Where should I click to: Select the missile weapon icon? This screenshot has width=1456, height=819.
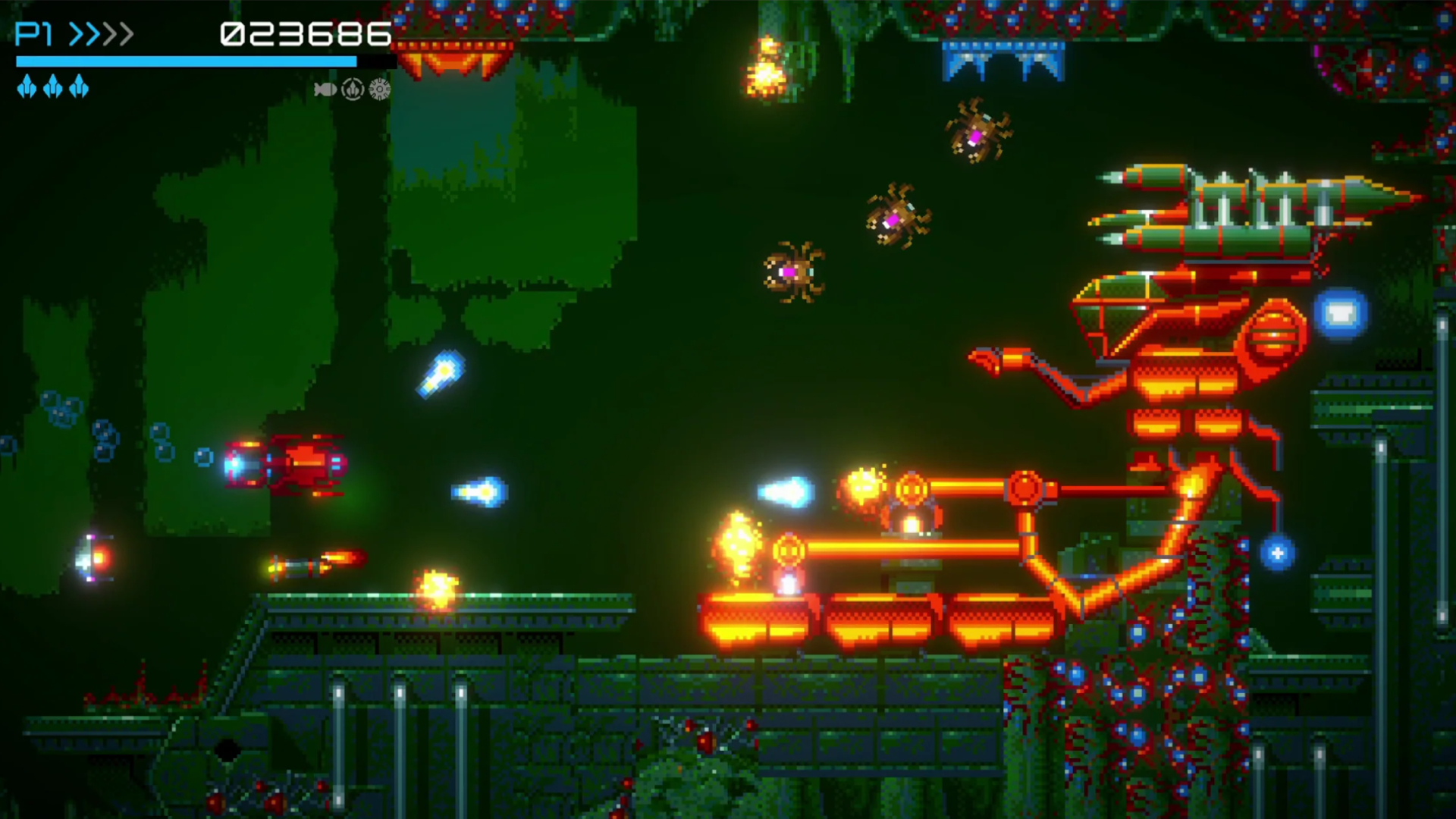click(x=325, y=90)
